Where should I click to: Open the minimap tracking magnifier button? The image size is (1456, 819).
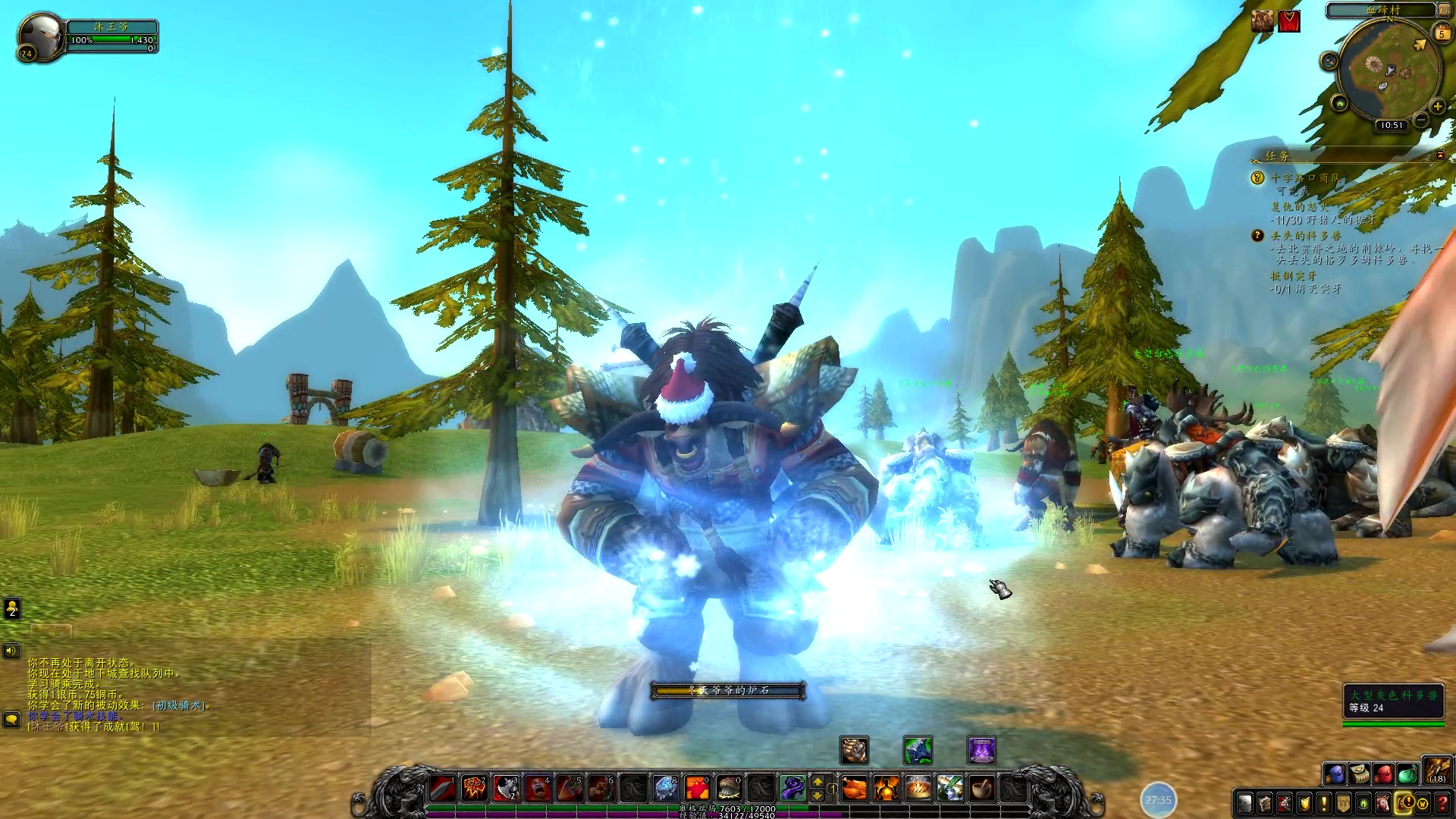1329,61
